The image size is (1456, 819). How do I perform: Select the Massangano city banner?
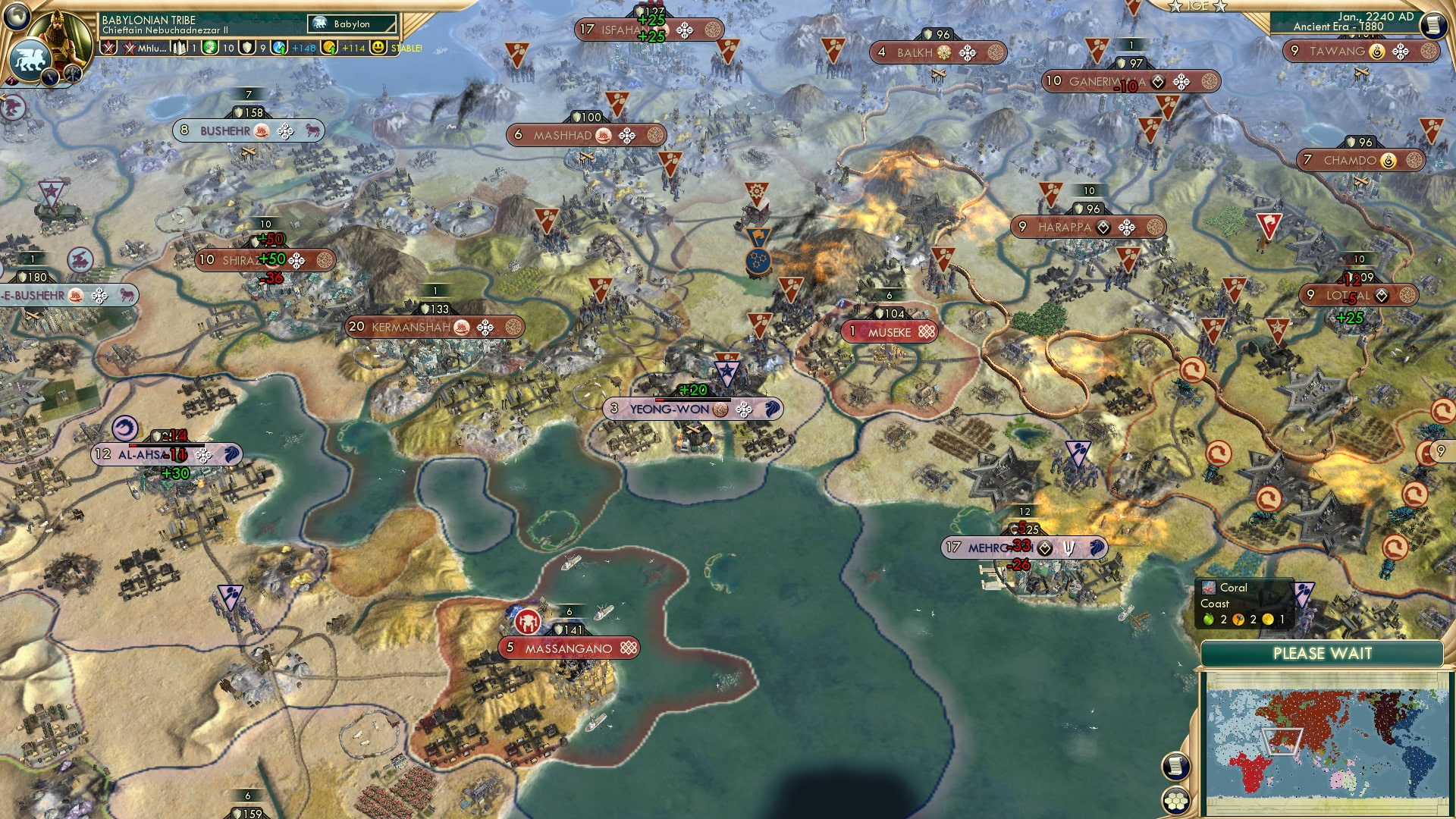567,648
